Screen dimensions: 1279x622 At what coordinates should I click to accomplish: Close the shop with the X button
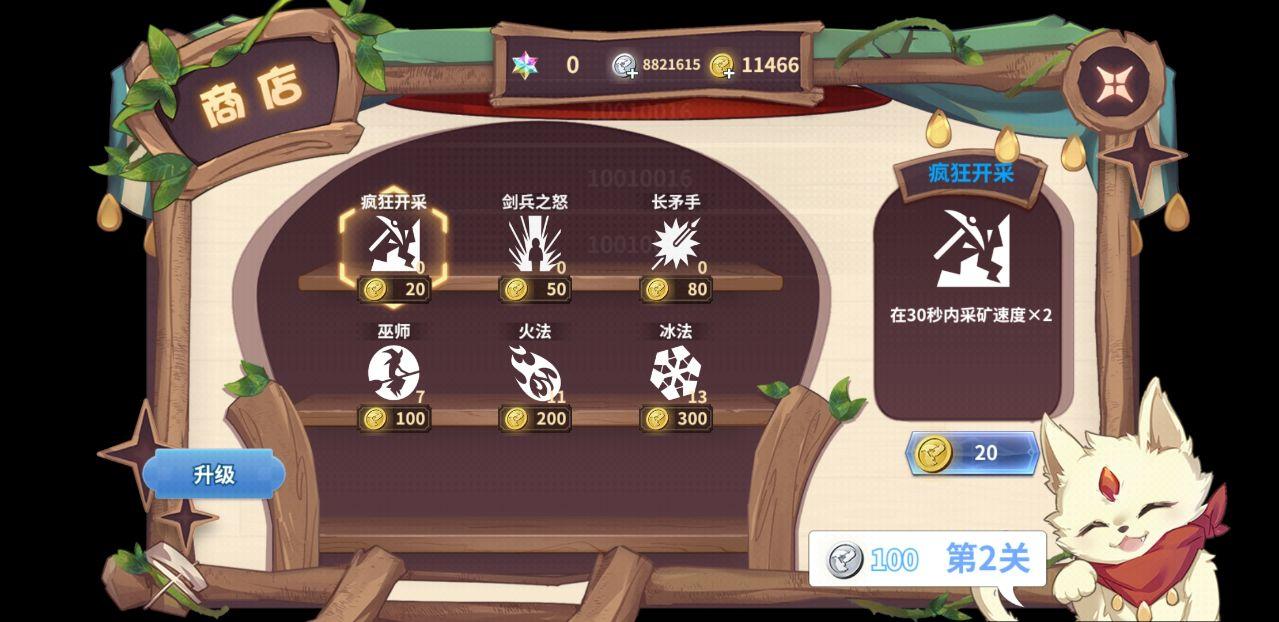point(1112,84)
